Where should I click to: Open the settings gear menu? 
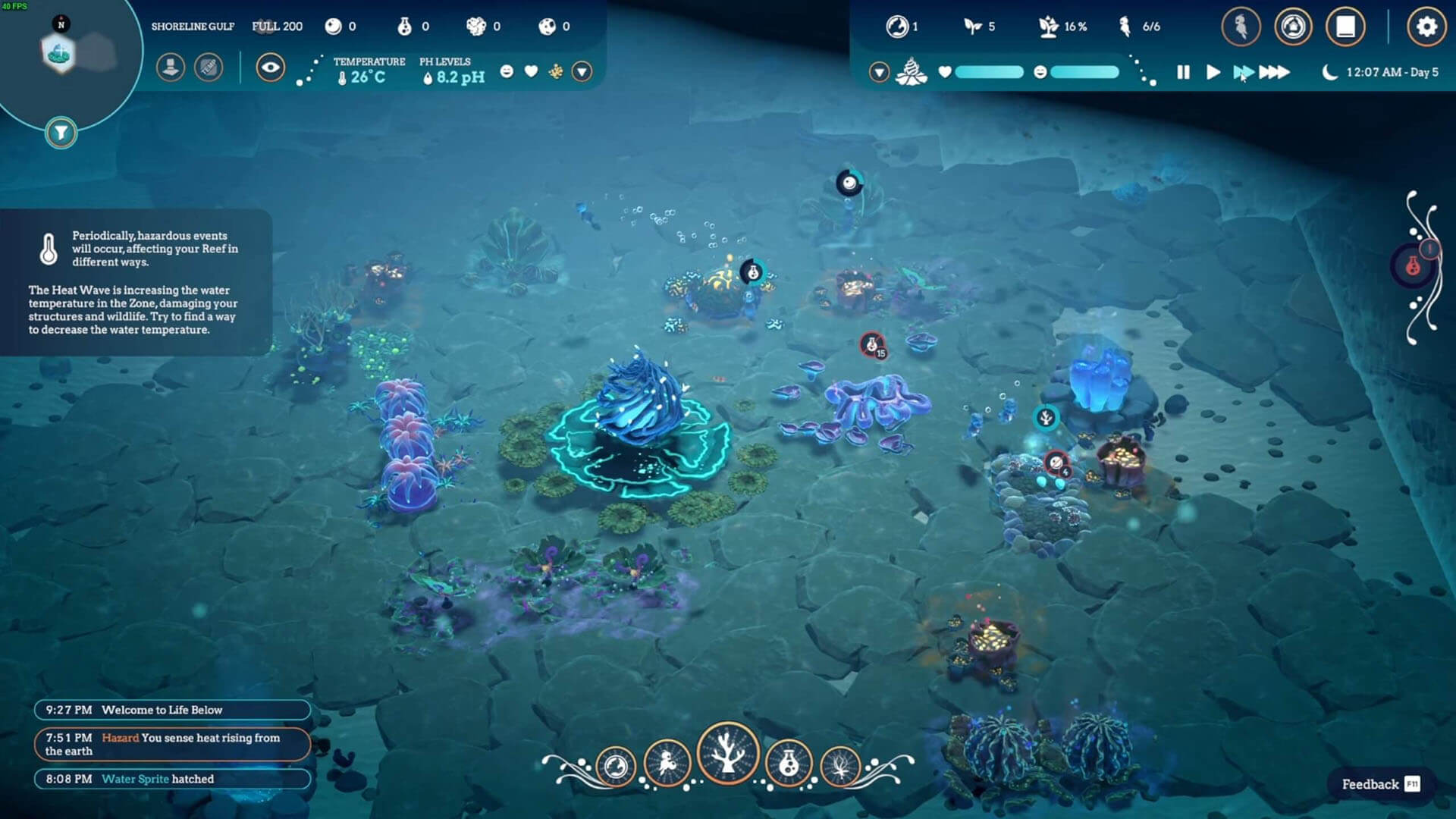pos(1426,27)
